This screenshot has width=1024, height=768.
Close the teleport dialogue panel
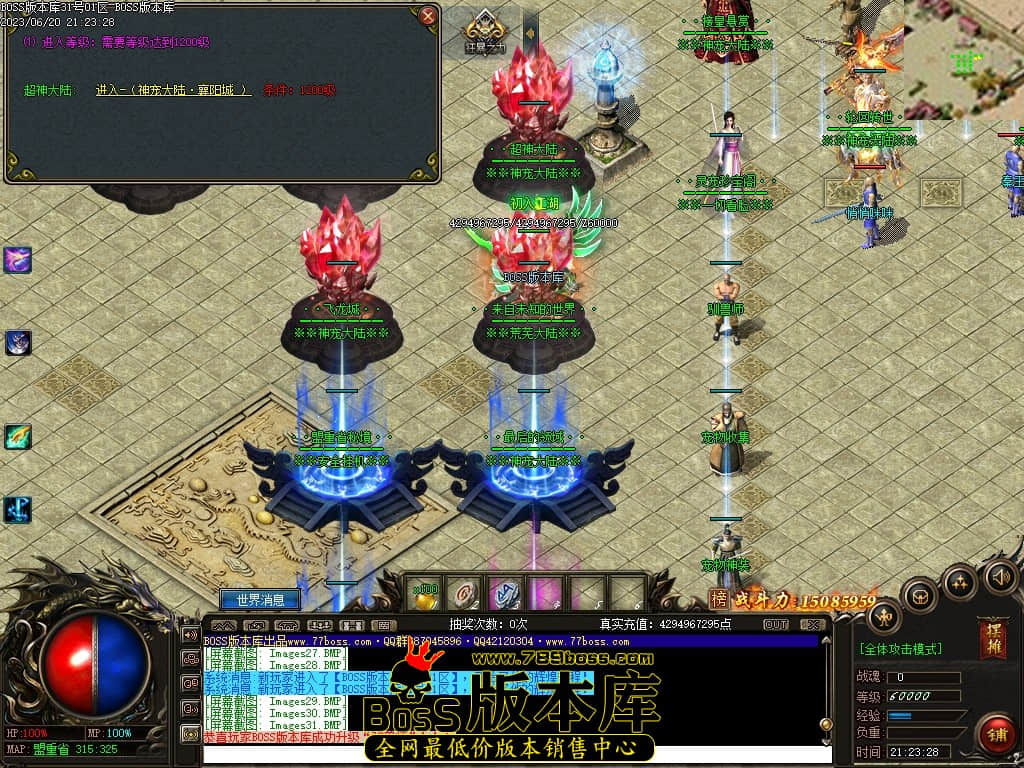[428, 16]
